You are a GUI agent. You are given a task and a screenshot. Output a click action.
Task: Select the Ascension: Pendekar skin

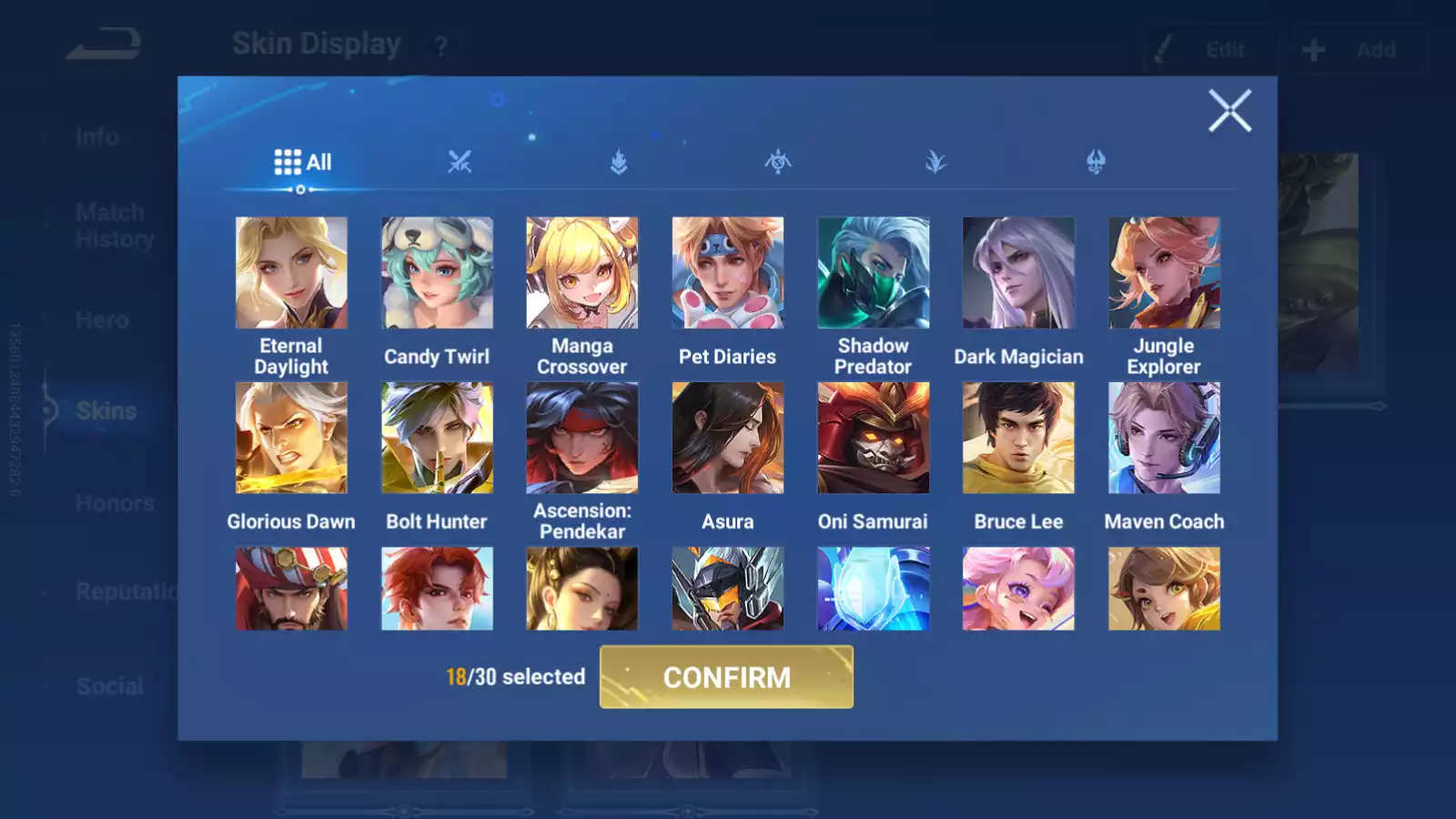pyautogui.click(x=582, y=438)
